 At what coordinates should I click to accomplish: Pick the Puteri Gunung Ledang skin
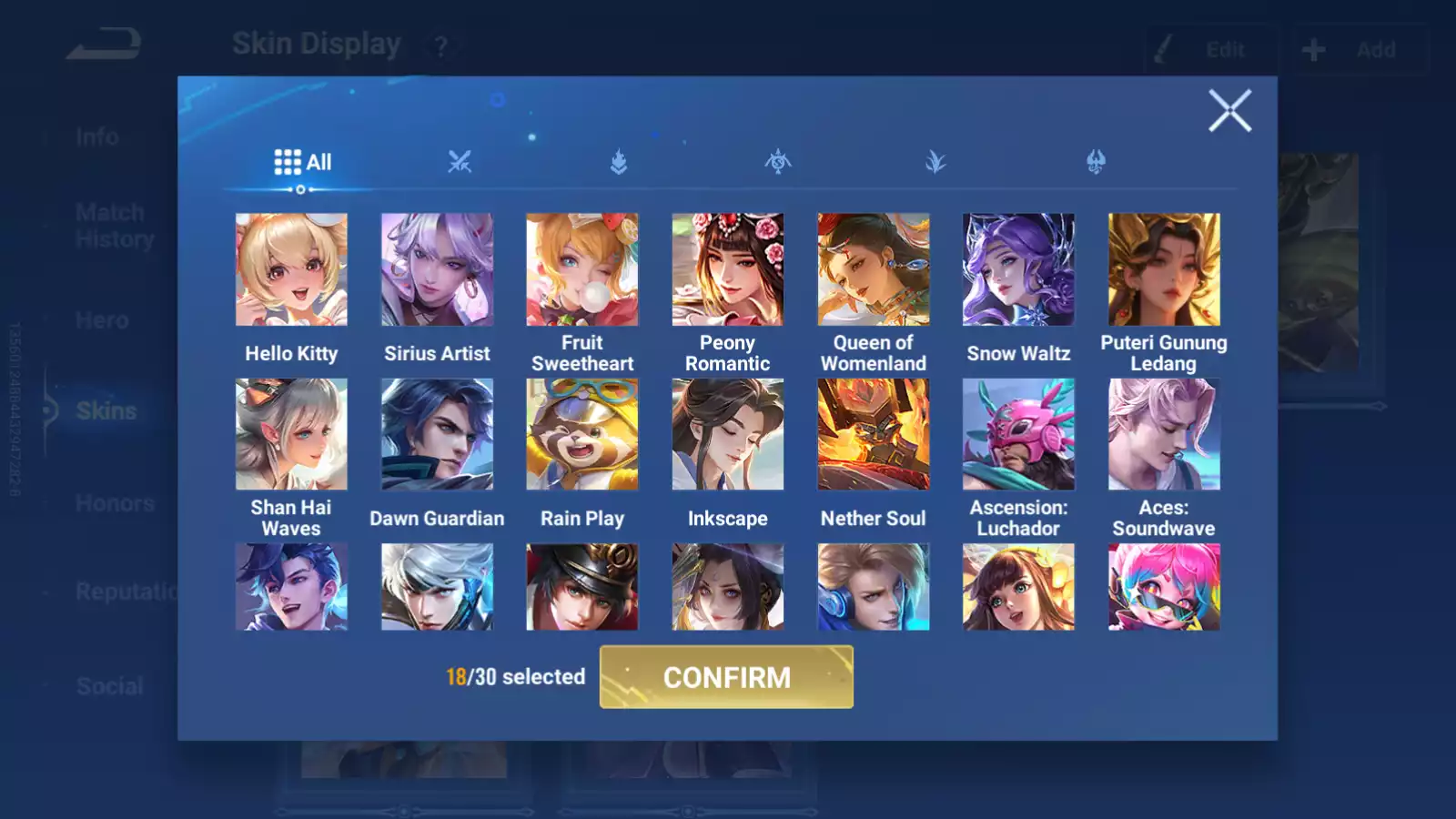(1164, 269)
